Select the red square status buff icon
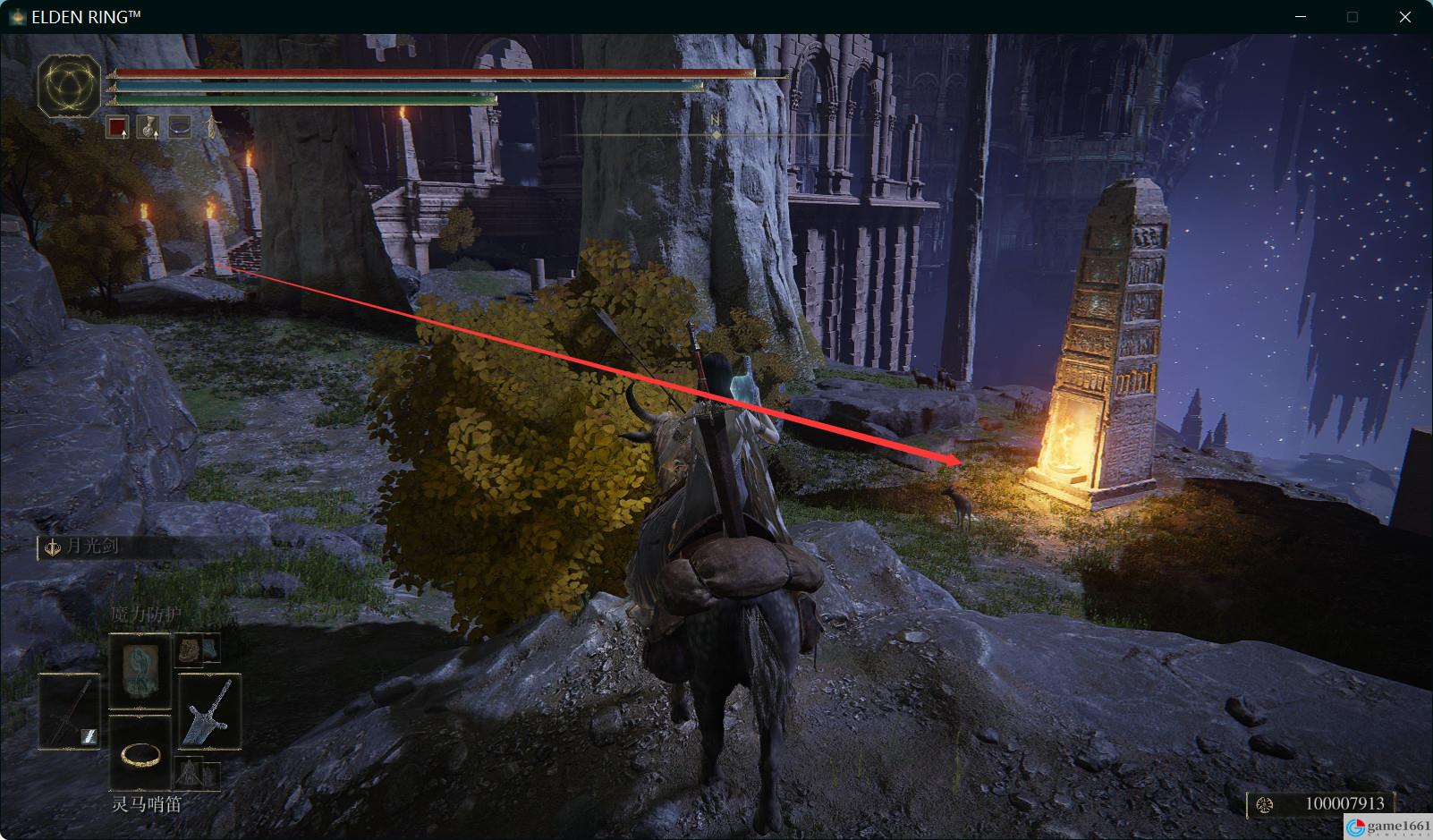Viewport: 1433px width, 840px height. (117, 128)
